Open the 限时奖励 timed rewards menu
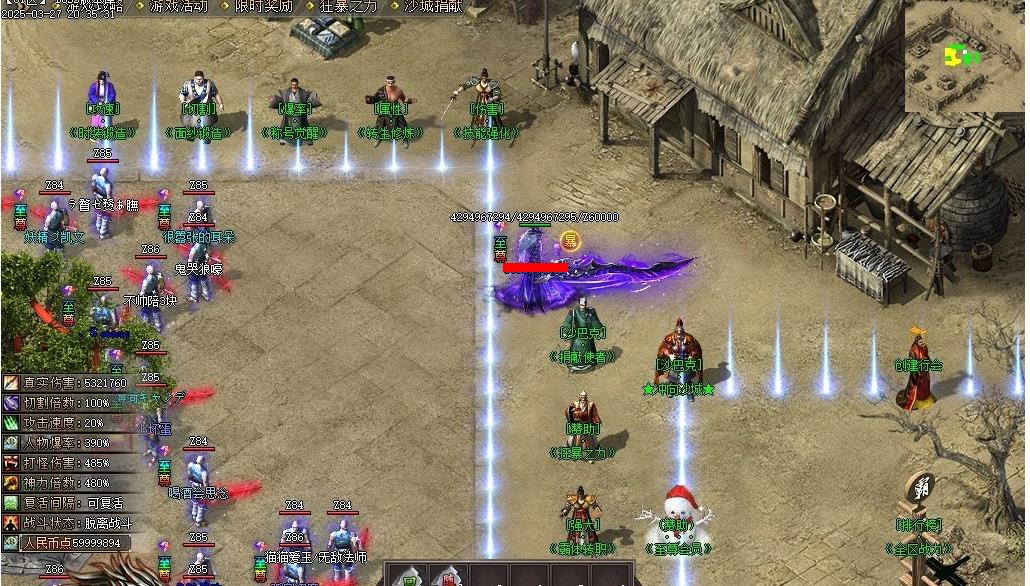 click(x=263, y=6)
